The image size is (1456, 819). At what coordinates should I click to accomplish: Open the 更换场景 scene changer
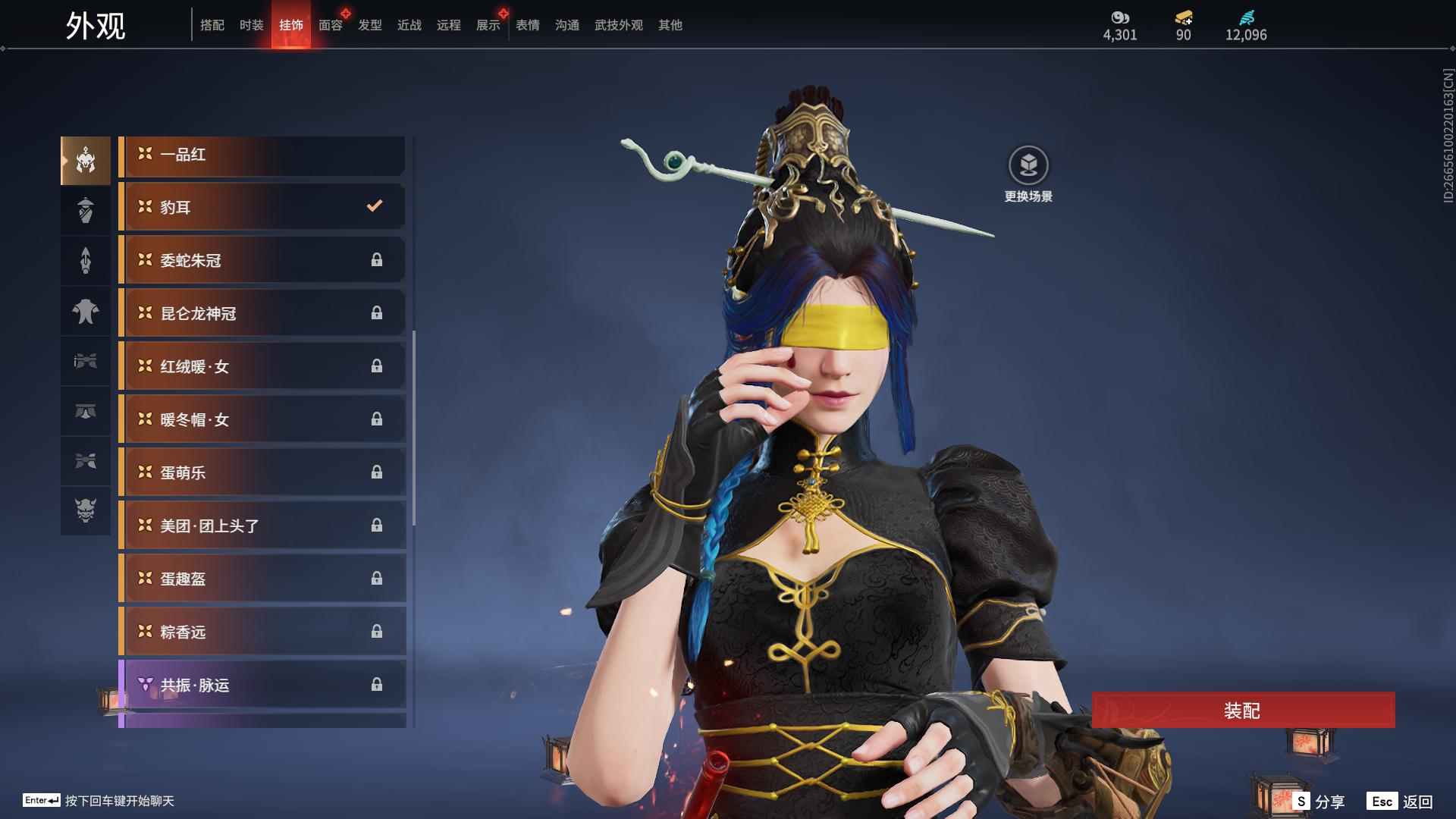(x=1028, y=174)
